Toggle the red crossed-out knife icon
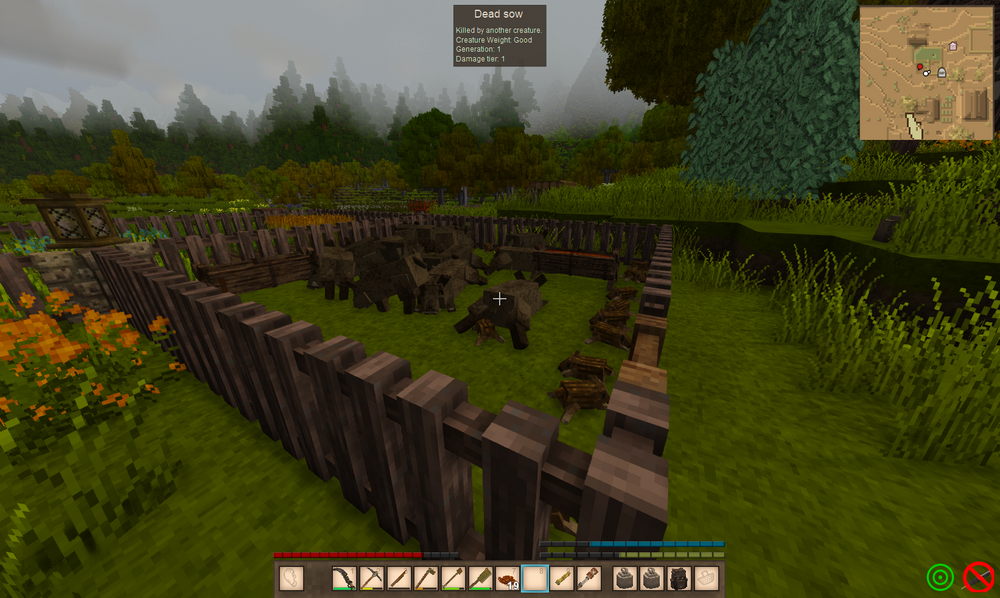This screenshot has width=1000, height=598. pyautogui.click(x=977, y=577)
